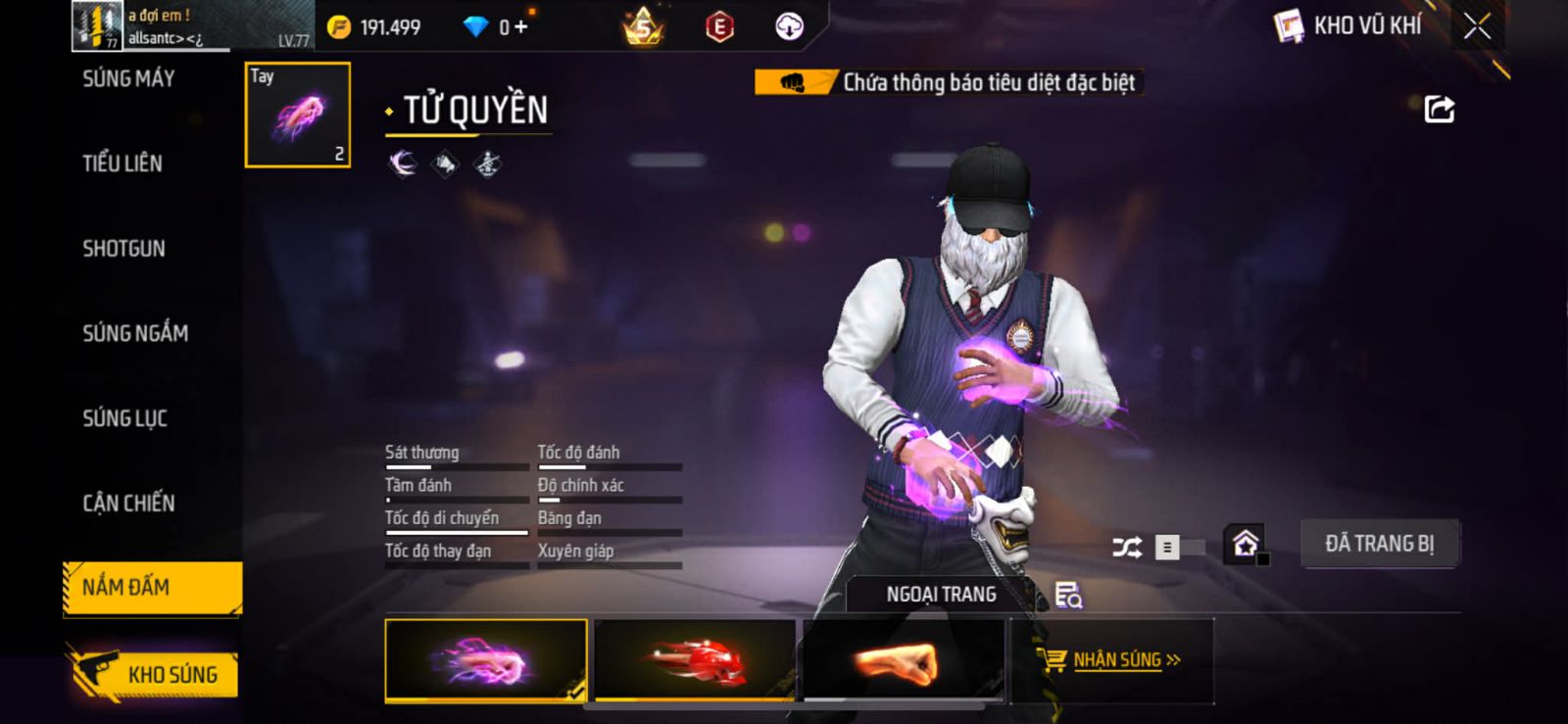Select the purple lightning fist skin
1568x724 pixels.
point(486,660)
